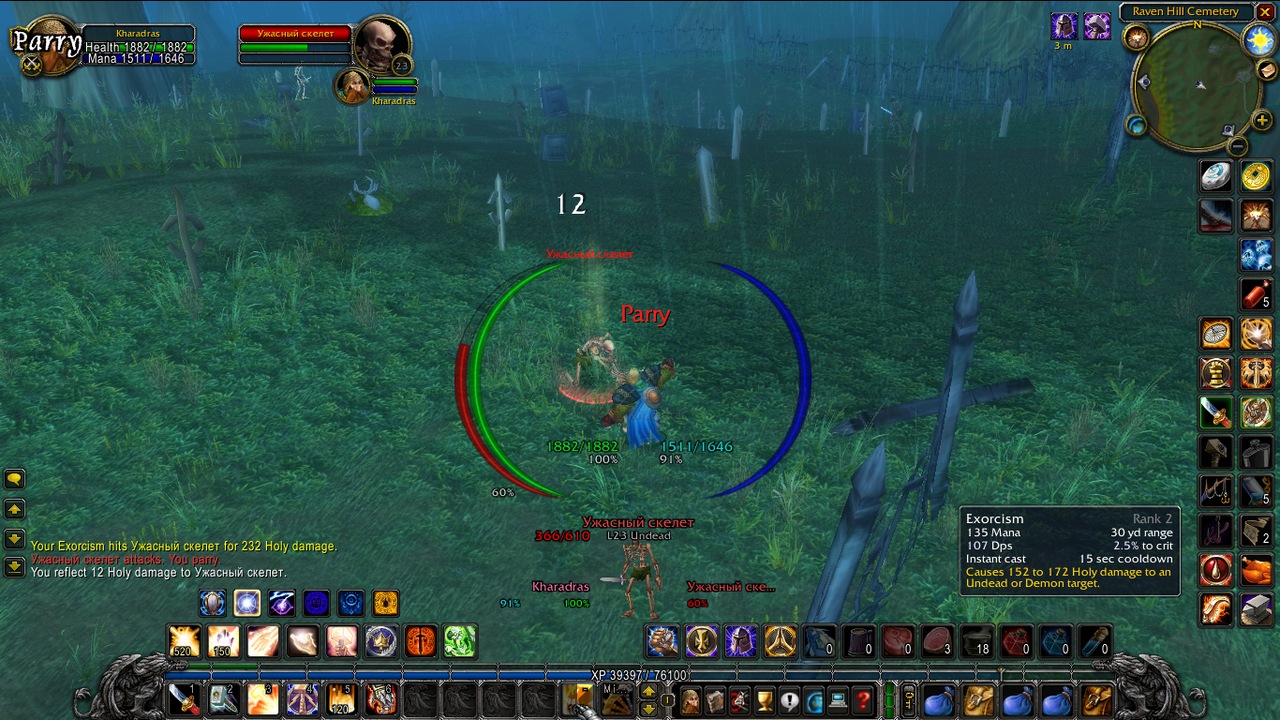
Task: Use the gold coin trinket icon
Action: (x=1256, y=177)
